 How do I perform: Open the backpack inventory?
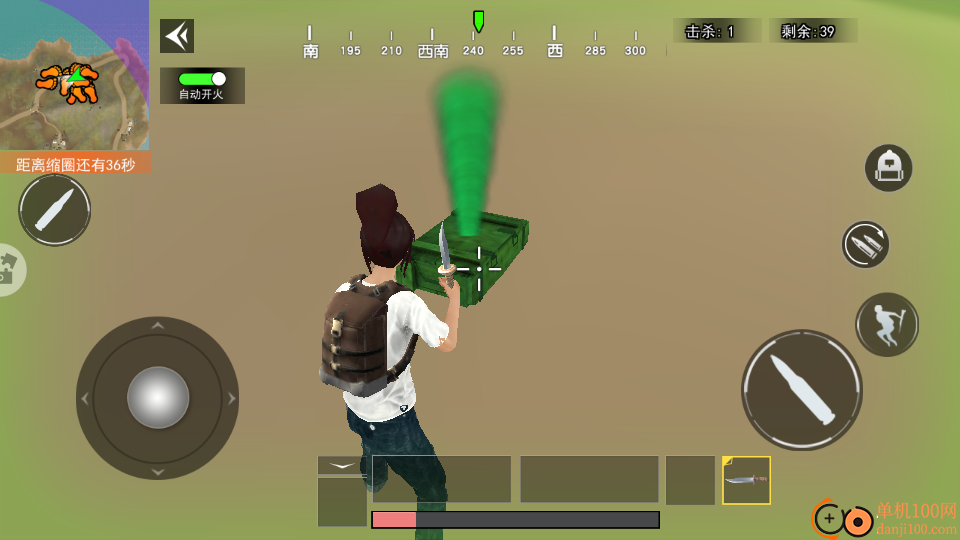click(x=888, y=168)
